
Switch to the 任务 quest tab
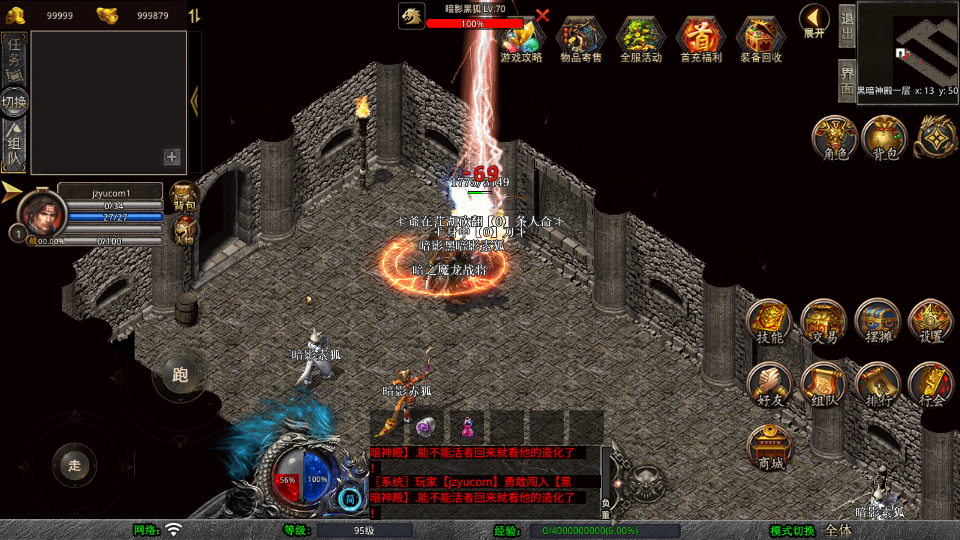click(x=15, y=55)
